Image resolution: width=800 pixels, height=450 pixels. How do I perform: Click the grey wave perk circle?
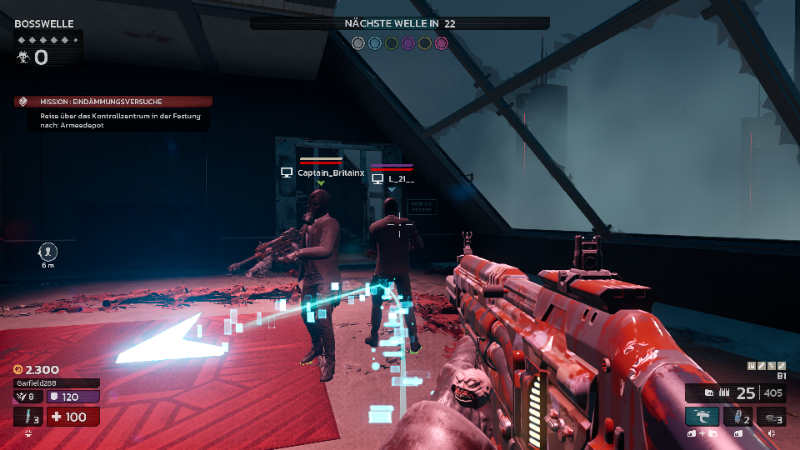(x=358, y=43)
